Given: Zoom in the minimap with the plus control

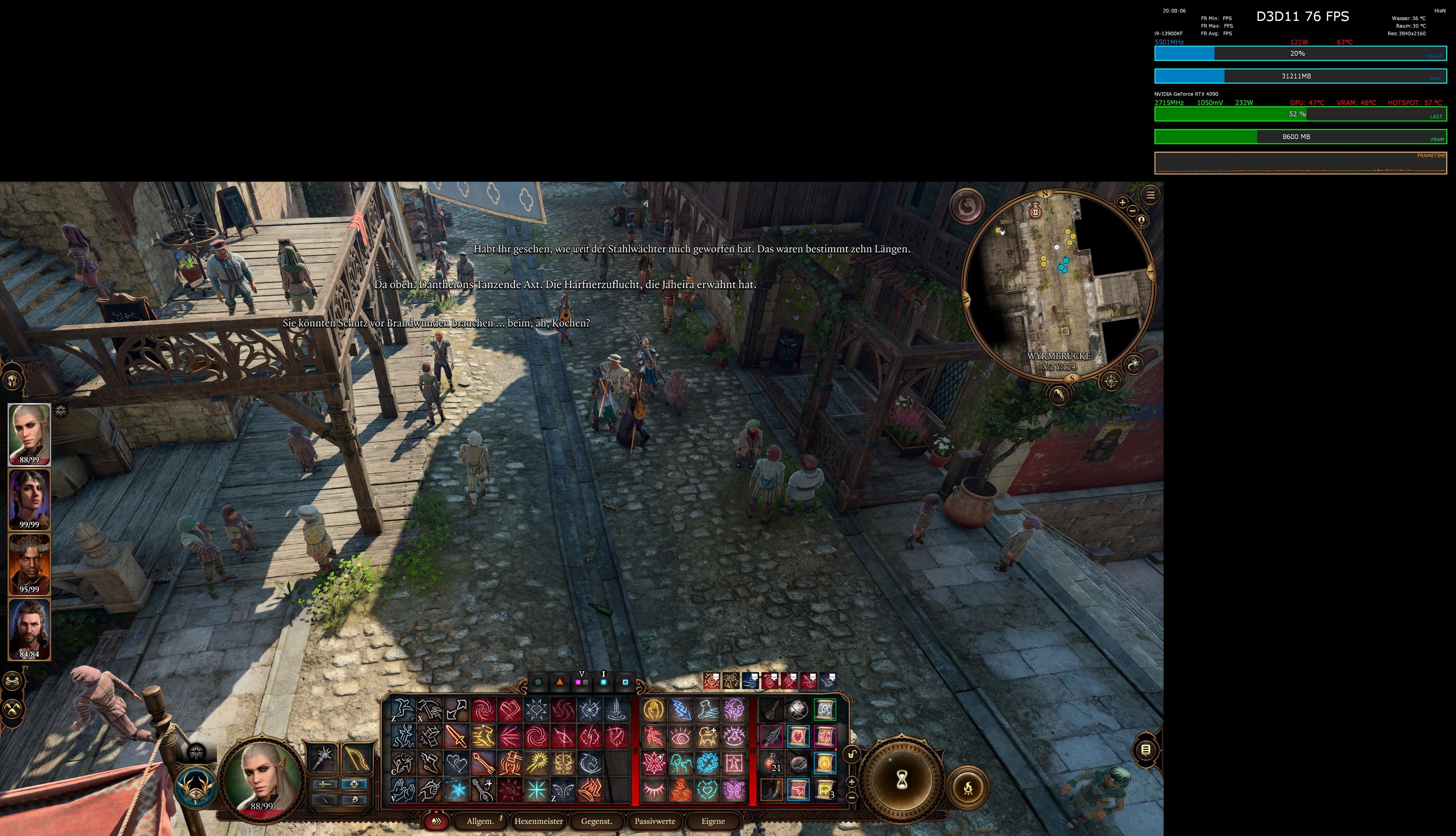Looking at the screenshot, I should coord(1122,203).
